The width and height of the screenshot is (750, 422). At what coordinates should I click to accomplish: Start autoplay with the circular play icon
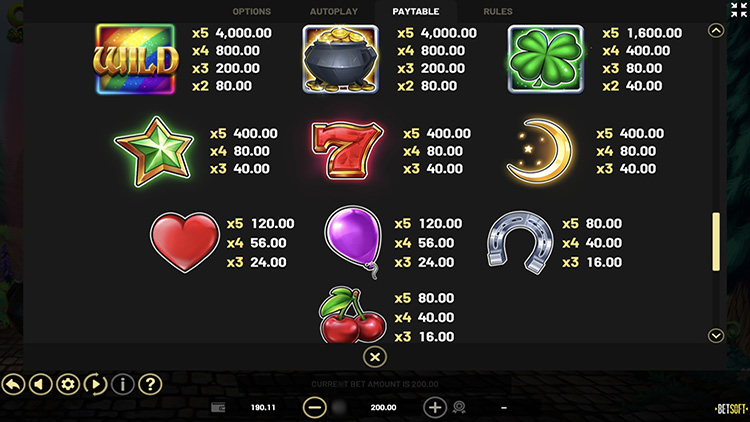[x=95, y=383]
